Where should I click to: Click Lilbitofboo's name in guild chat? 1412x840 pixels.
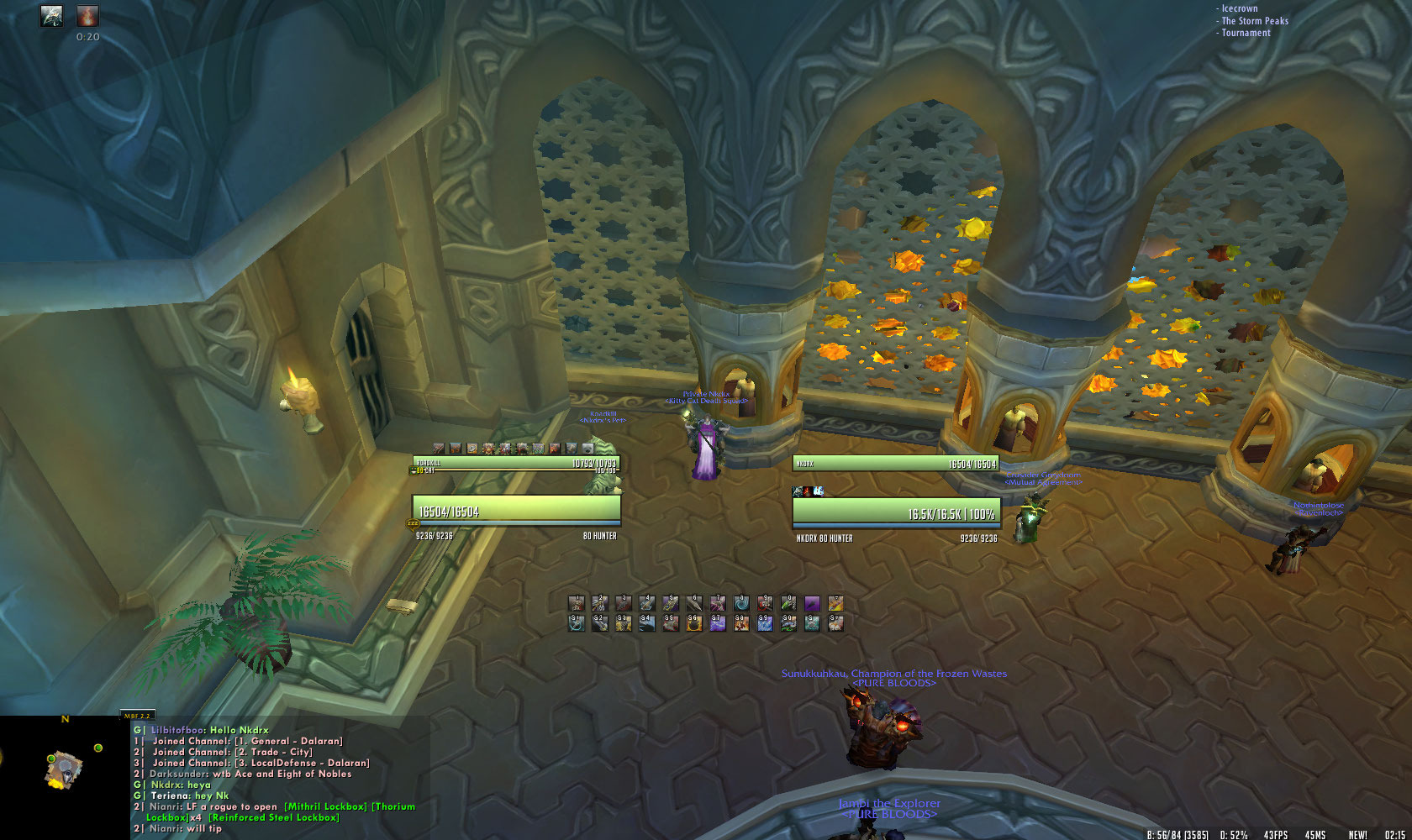pyautogui.click(x=176, y=730)
